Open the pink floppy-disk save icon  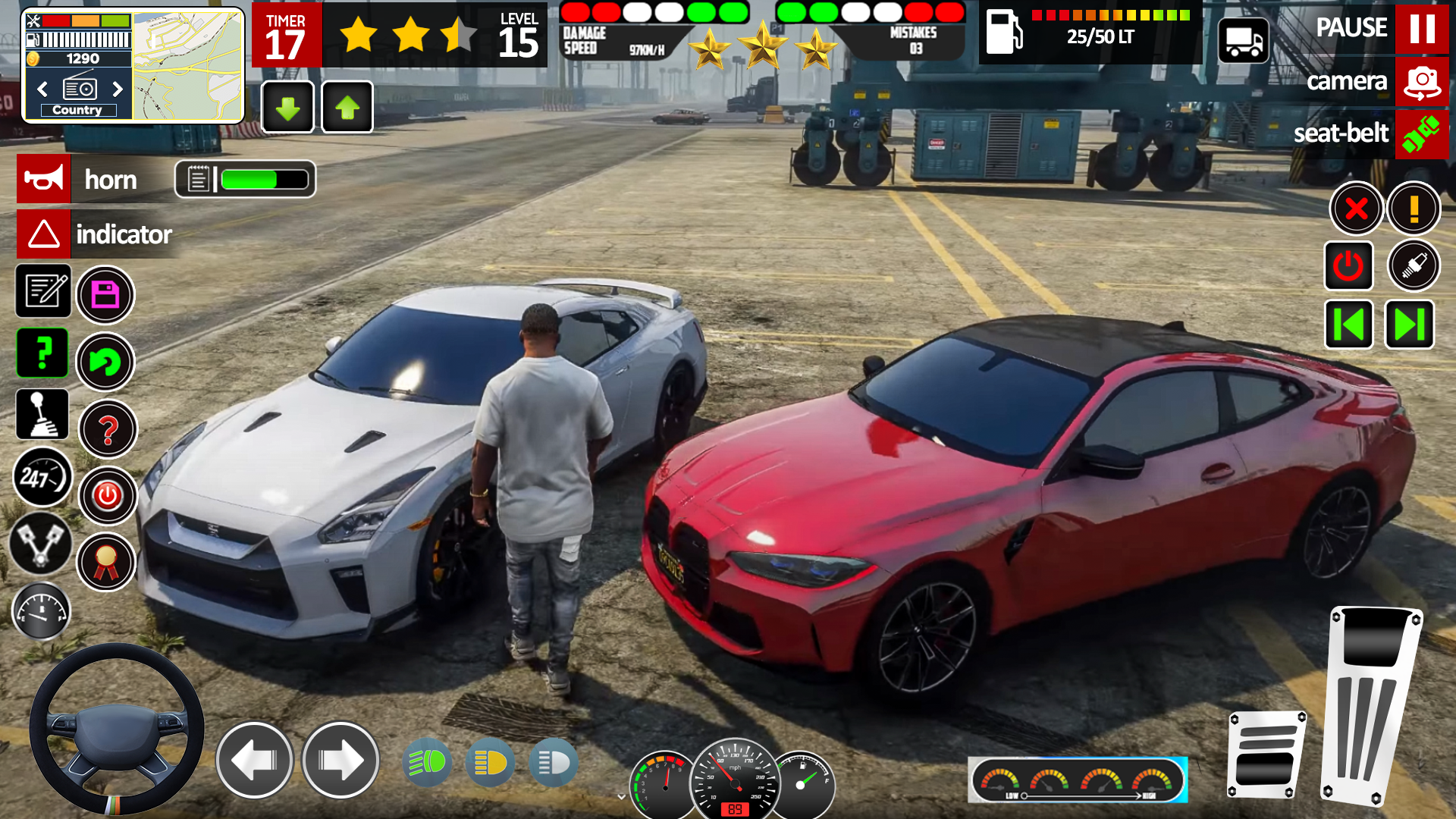[106, 295]
